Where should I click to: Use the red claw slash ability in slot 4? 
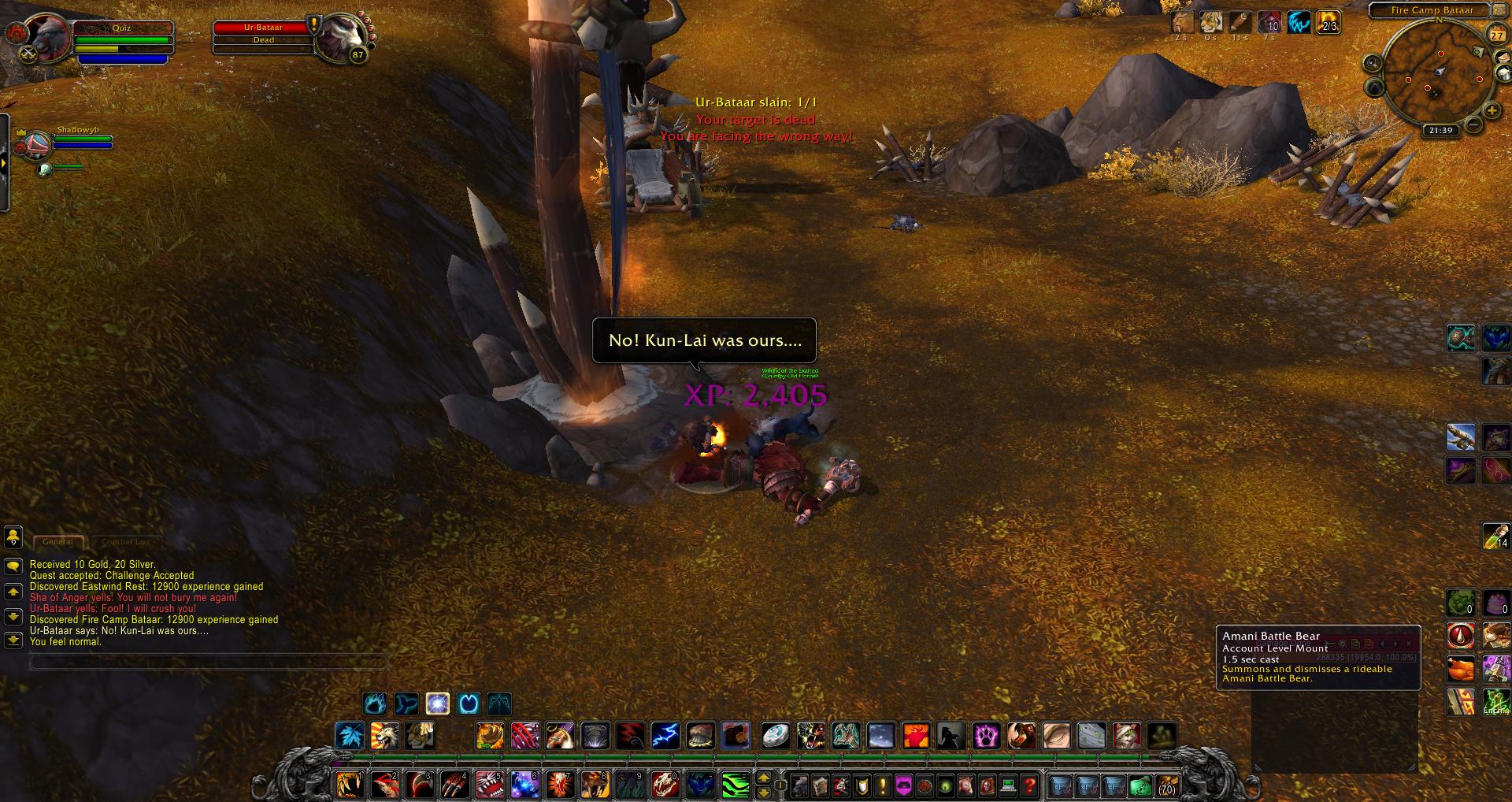coord(455,785)
